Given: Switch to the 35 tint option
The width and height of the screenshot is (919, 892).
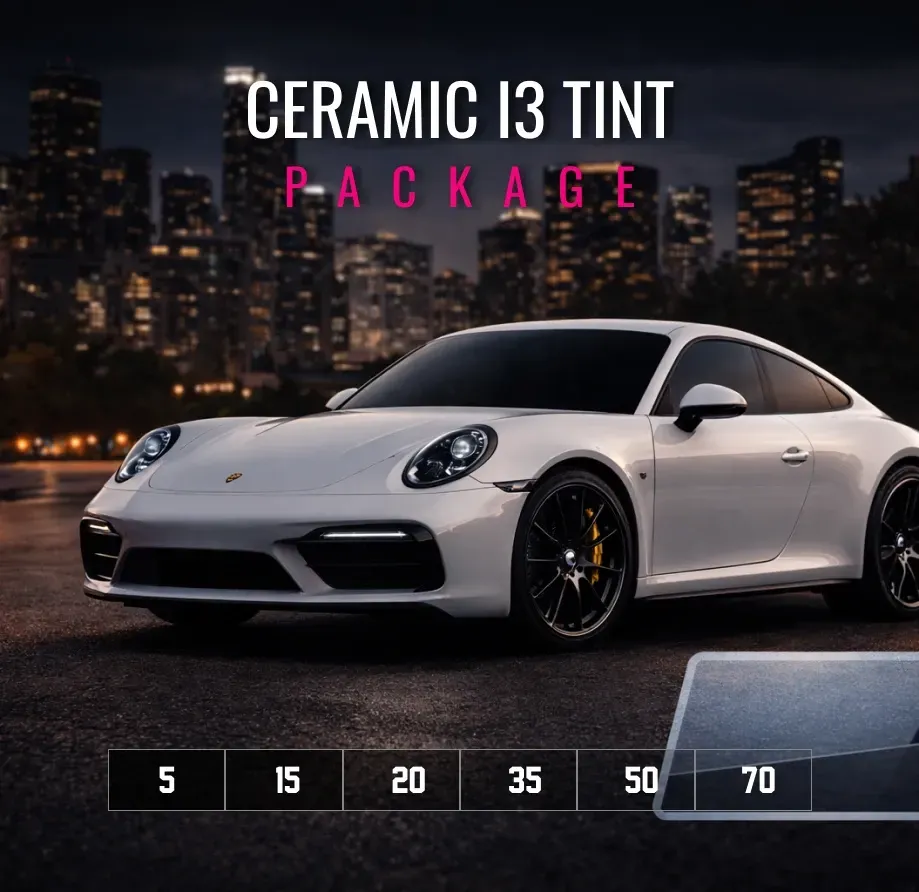Looking at the screenshot, I should pos(519,780).
